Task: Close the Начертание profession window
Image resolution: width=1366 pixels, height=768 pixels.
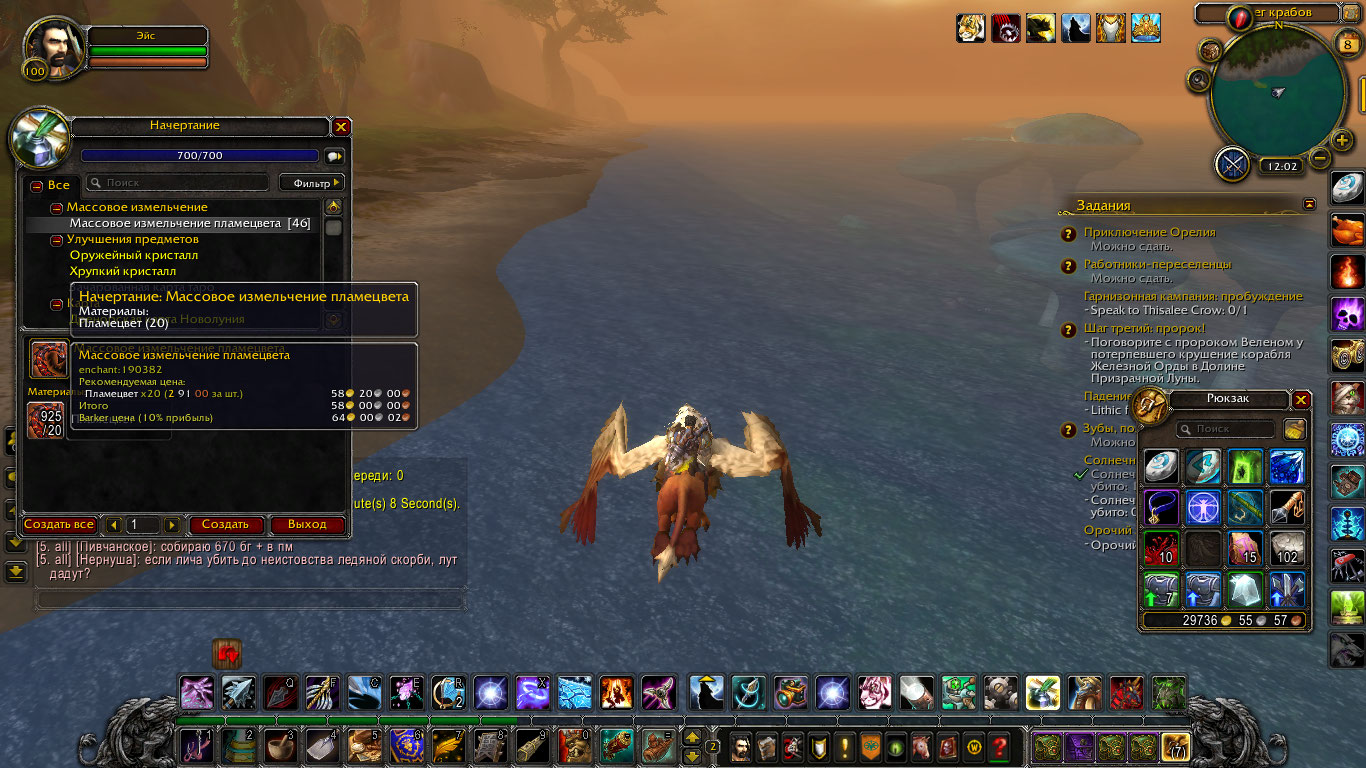Action: click(341, 127)
